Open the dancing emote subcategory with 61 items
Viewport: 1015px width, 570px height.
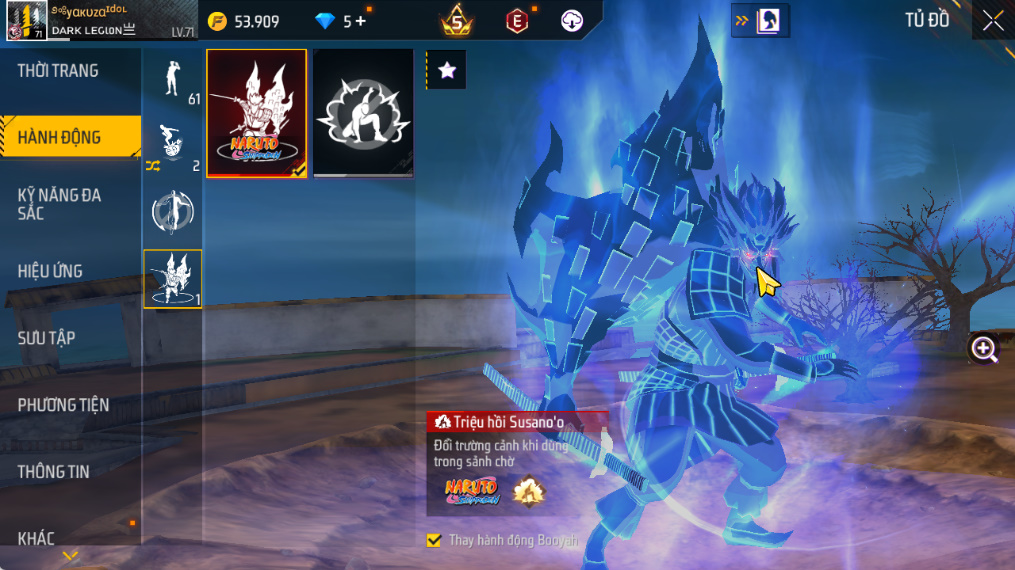[172, 80]
